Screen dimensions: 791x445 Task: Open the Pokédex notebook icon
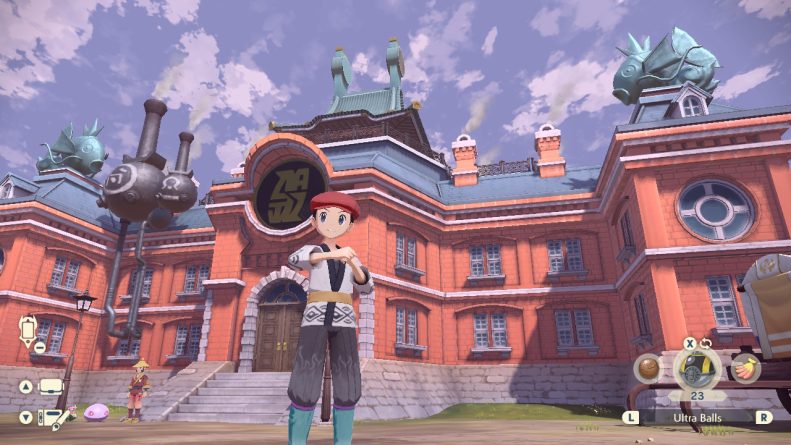point(50,417)
